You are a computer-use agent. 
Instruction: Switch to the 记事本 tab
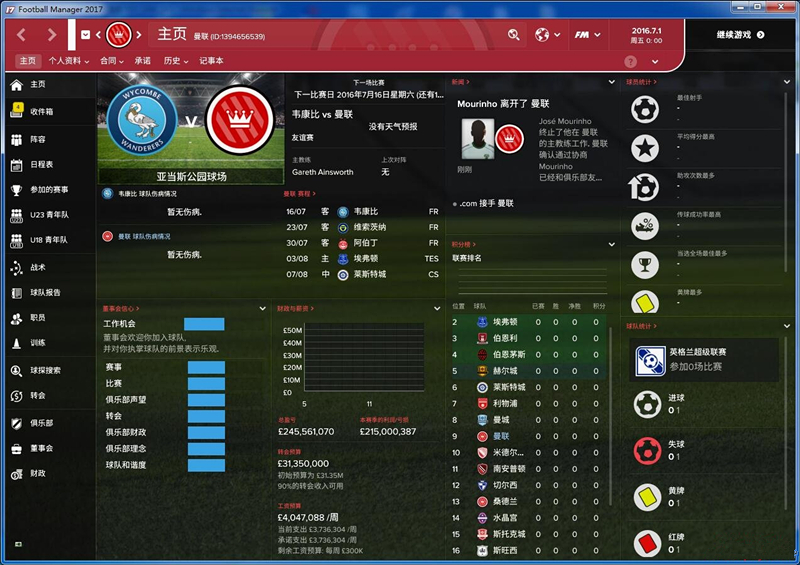coord(211,61)
